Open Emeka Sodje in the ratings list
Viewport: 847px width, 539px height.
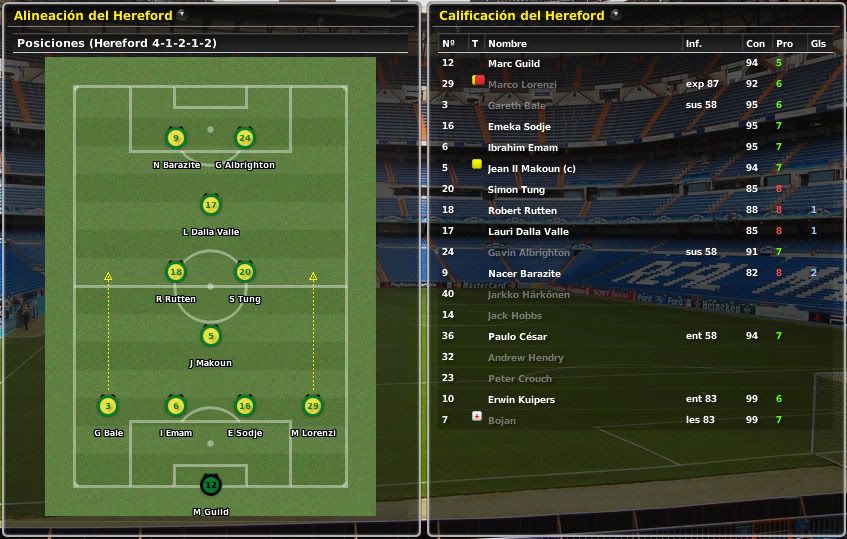coord(519,127)
